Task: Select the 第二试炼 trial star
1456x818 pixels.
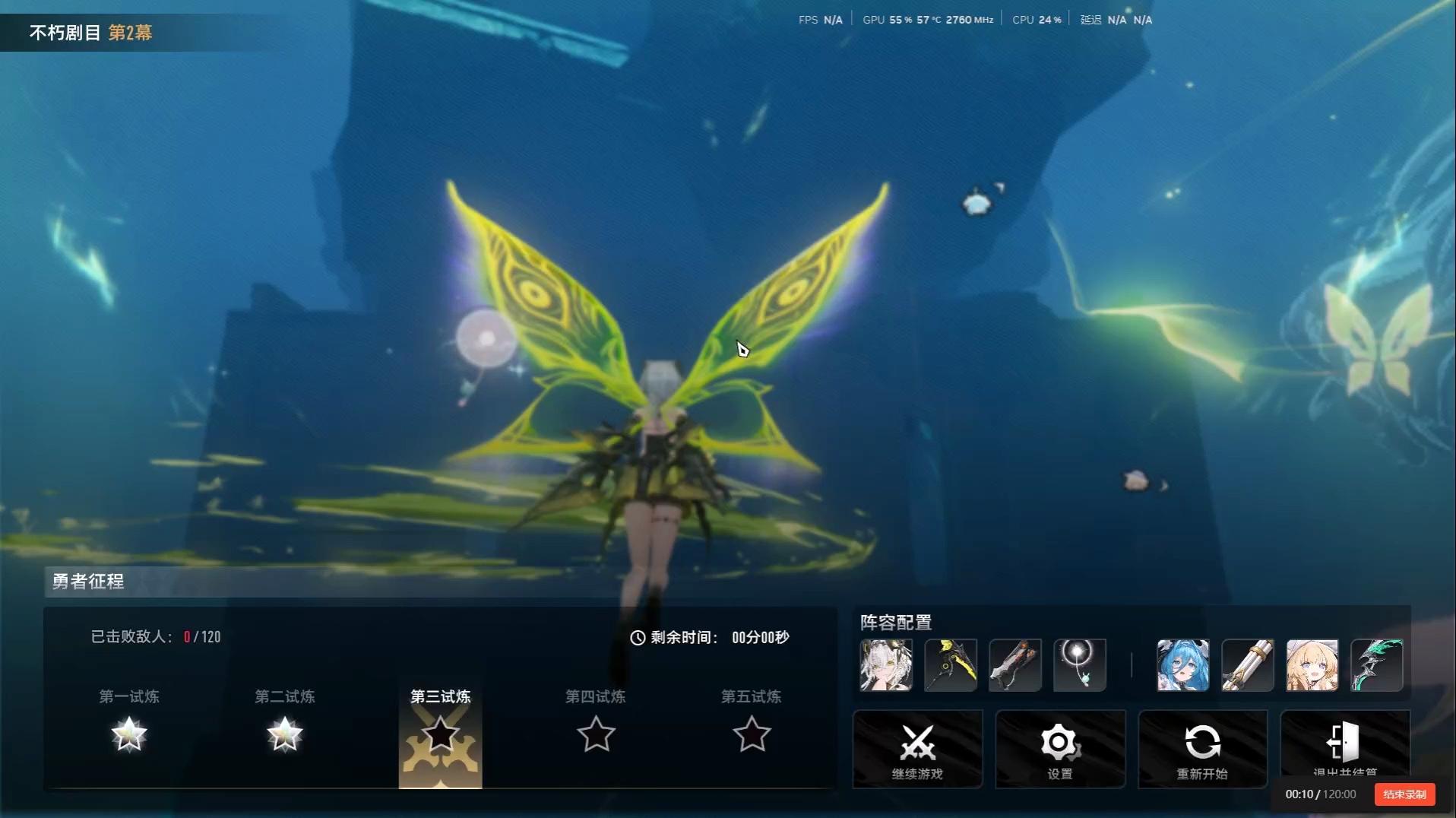Action: click(285, 734)
